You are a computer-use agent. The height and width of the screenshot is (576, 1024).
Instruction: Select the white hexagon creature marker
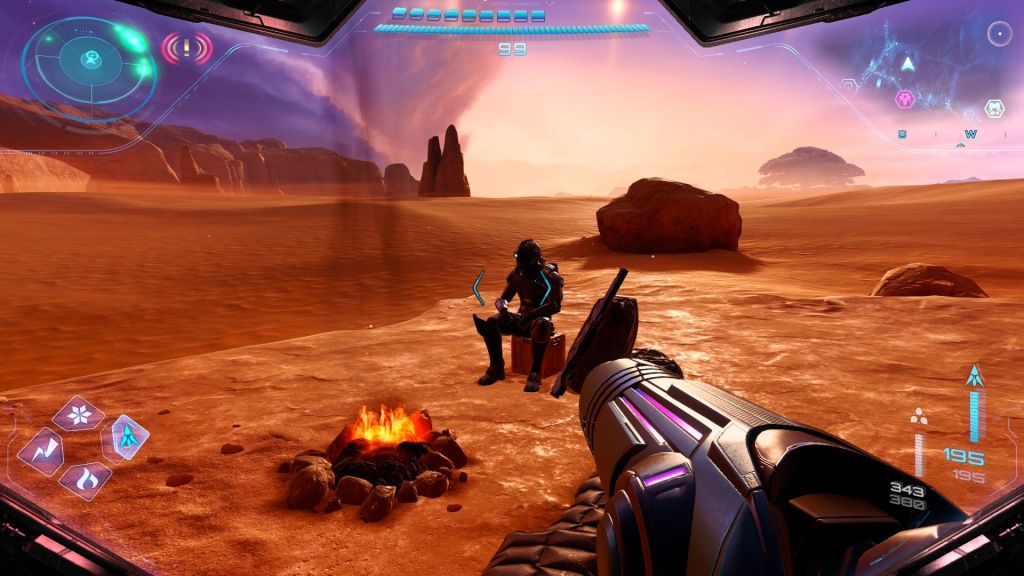tap(994, 108)
